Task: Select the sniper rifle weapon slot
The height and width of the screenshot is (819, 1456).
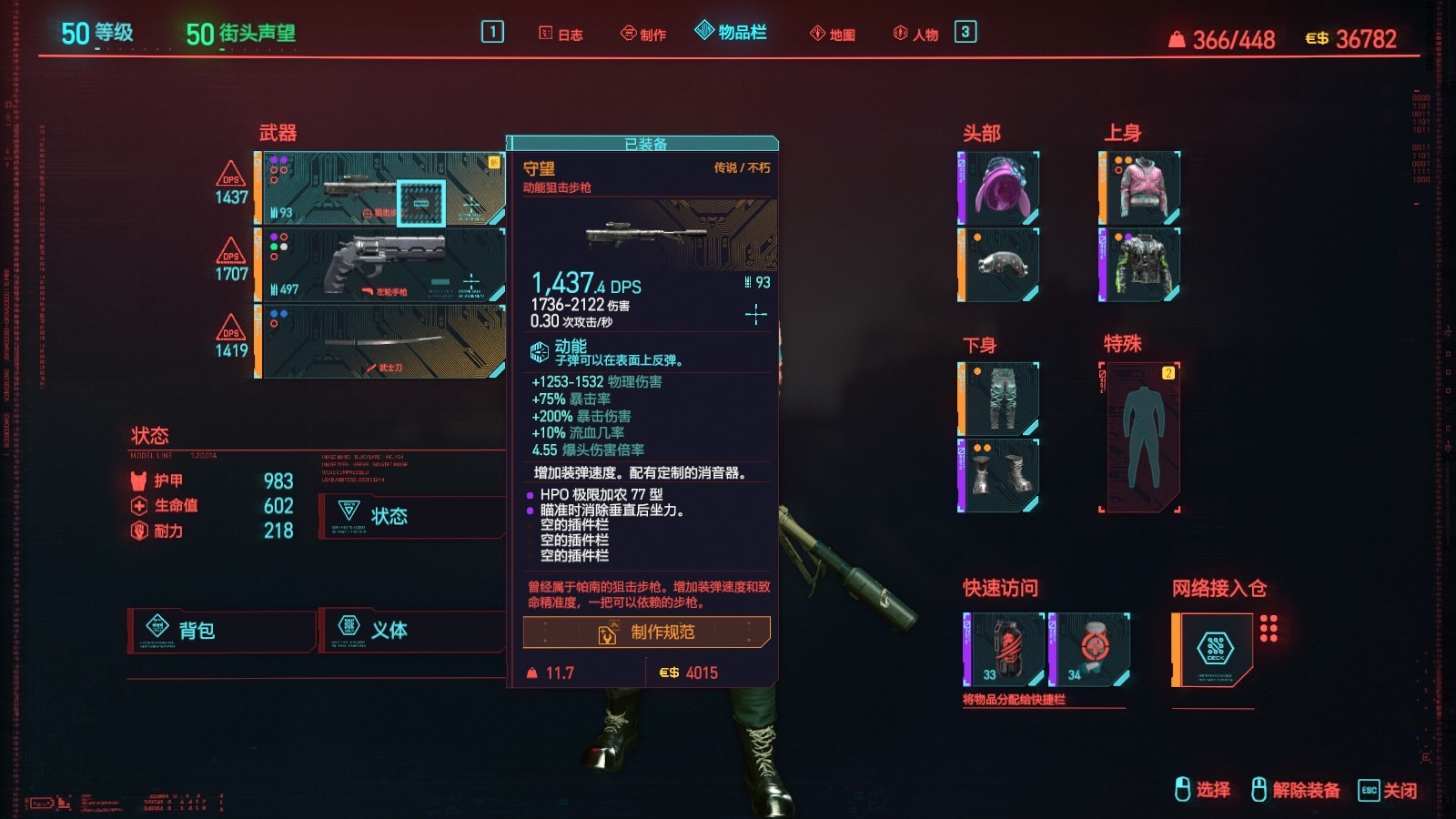Action: pyautogui.click(x=380, y=188)
